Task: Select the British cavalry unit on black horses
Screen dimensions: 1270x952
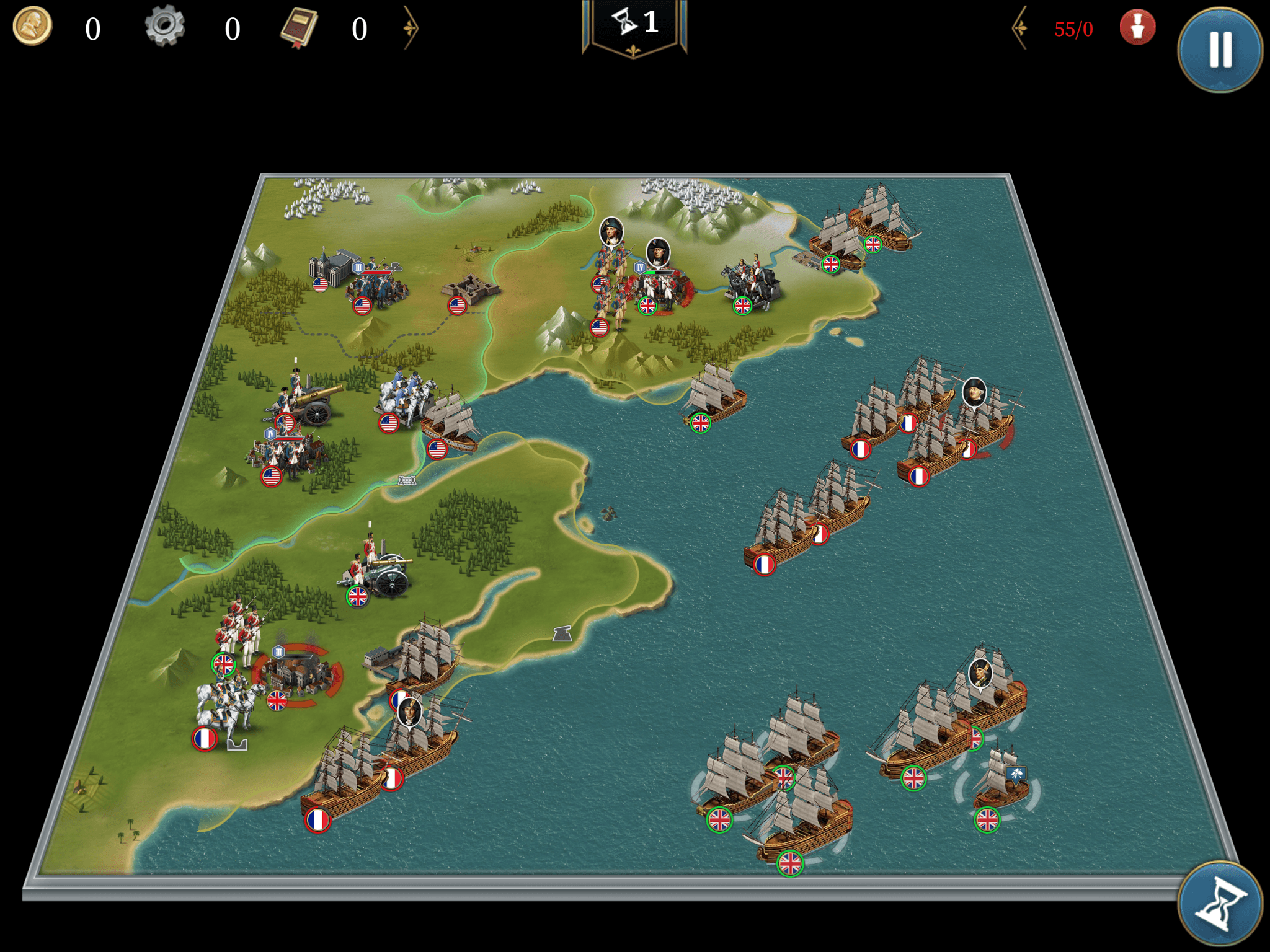Action: tap(752, 284)
